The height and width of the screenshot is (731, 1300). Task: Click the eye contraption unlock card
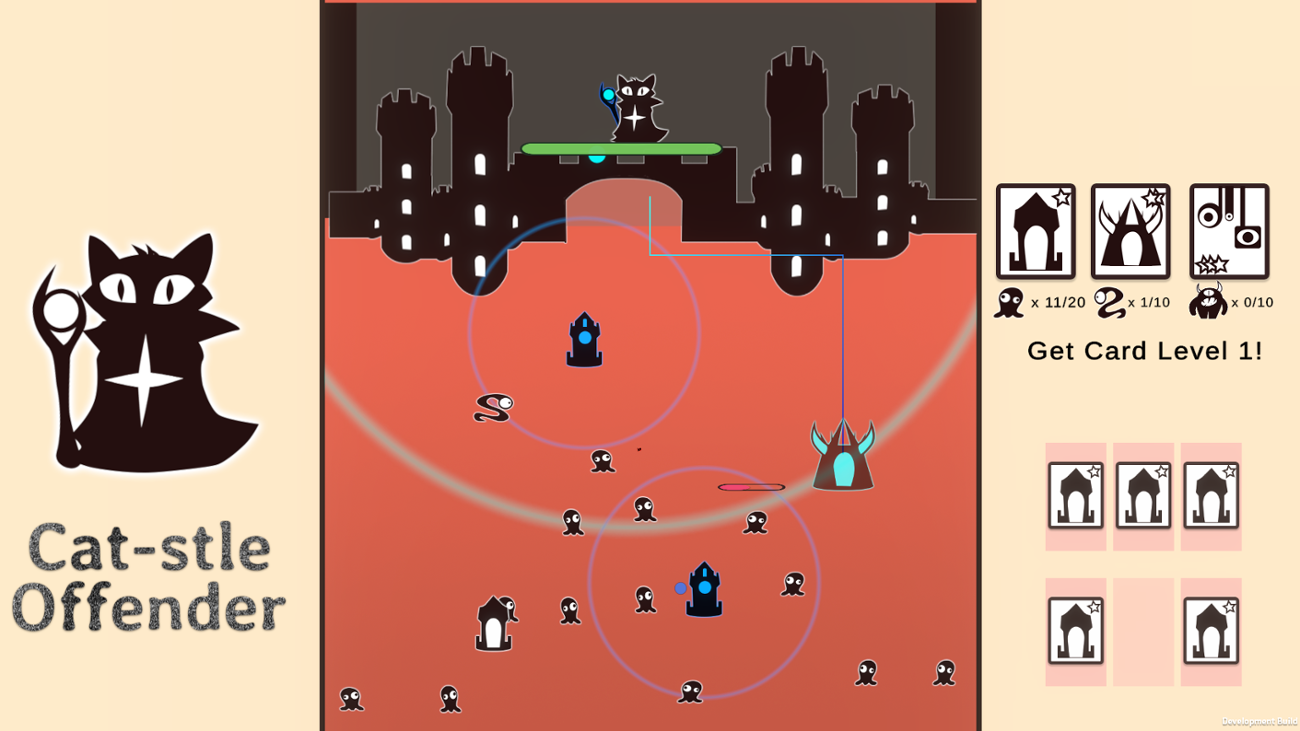tap(1227, 232)
